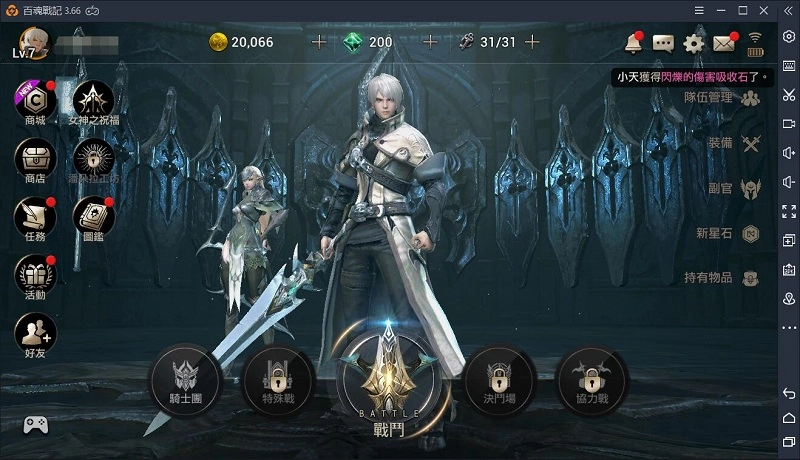800x460 pixels.
Task: Open the 圖鑑 codex book
Action: [92, 217]
